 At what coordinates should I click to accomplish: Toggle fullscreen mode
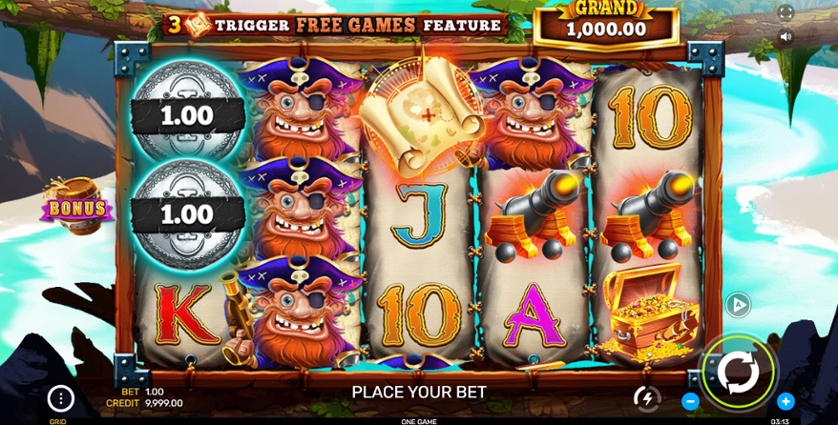[x=785, y=13]
